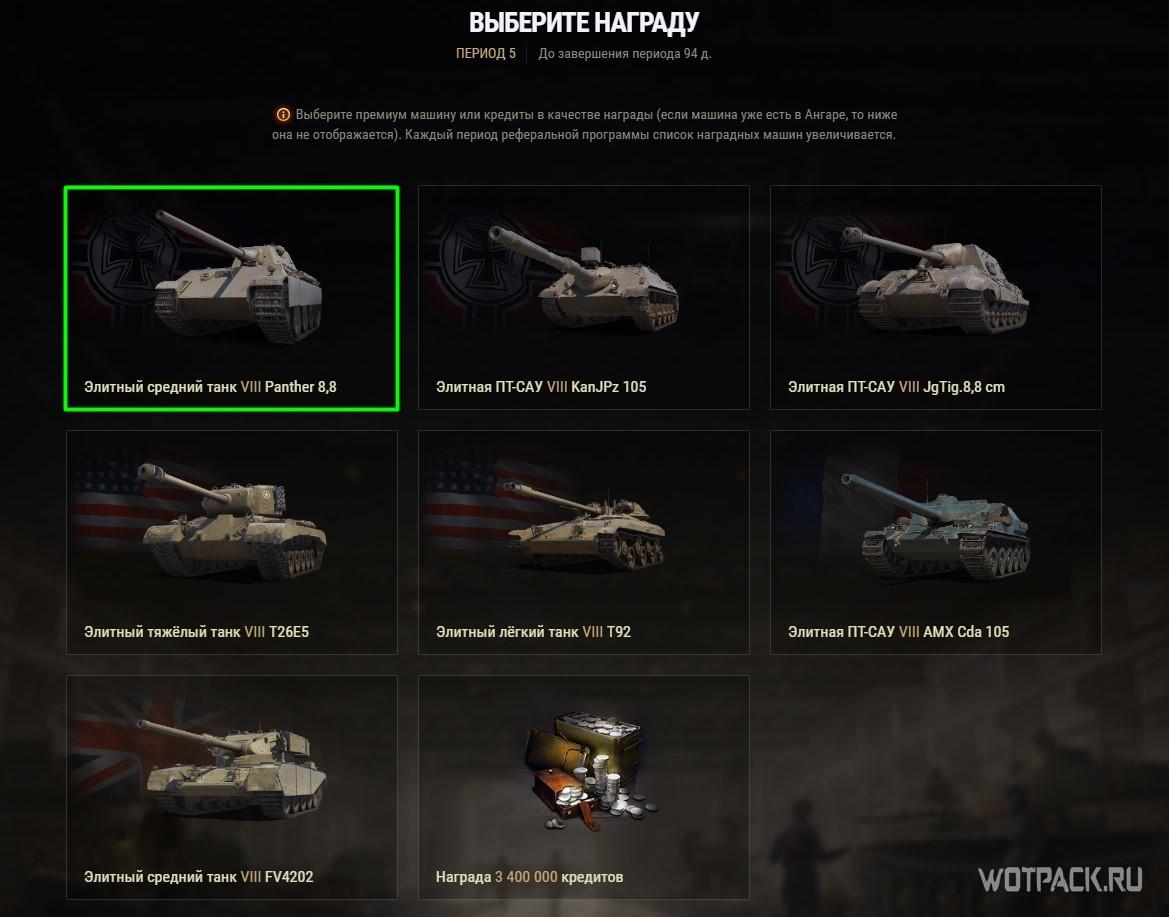1169x917 pixels.
Task: Pick the JgTig.8,8 cm reward tile
Action: [935, 297]
